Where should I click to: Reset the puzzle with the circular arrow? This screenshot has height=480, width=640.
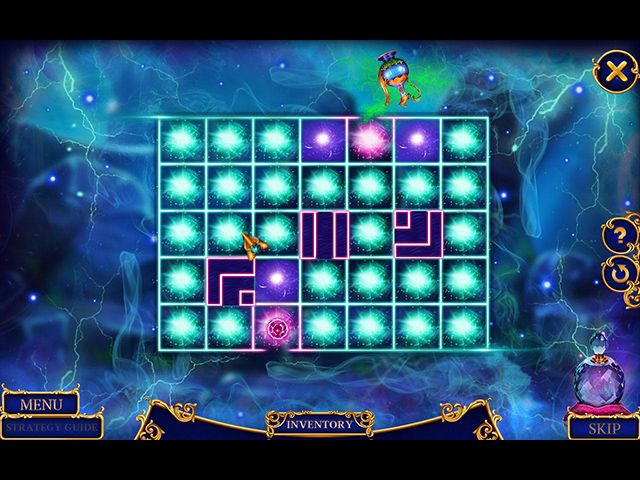click(622, 272)
